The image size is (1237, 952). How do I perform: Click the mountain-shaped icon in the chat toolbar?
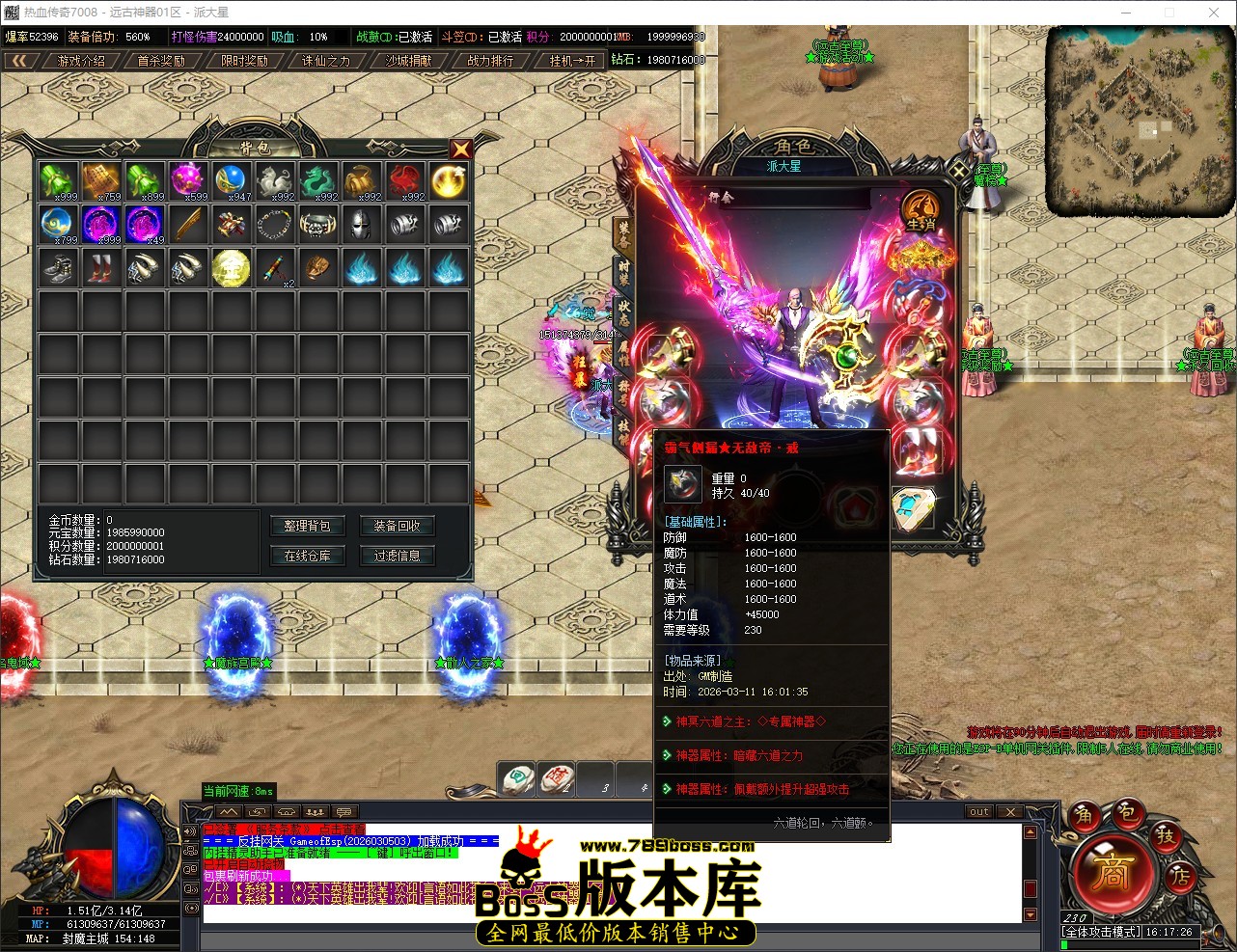click(x=228, y=812)
